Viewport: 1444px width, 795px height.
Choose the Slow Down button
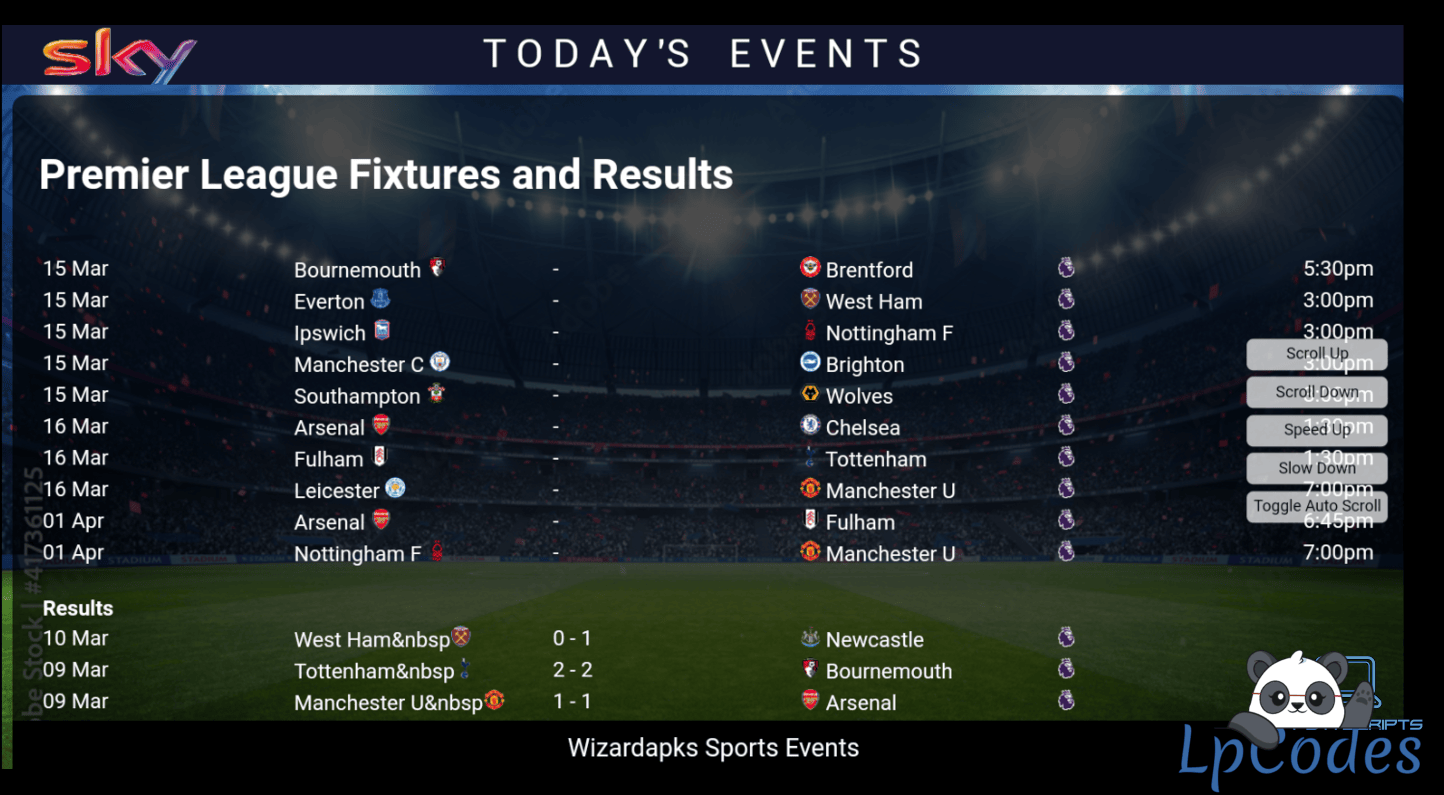point(1316,468)
